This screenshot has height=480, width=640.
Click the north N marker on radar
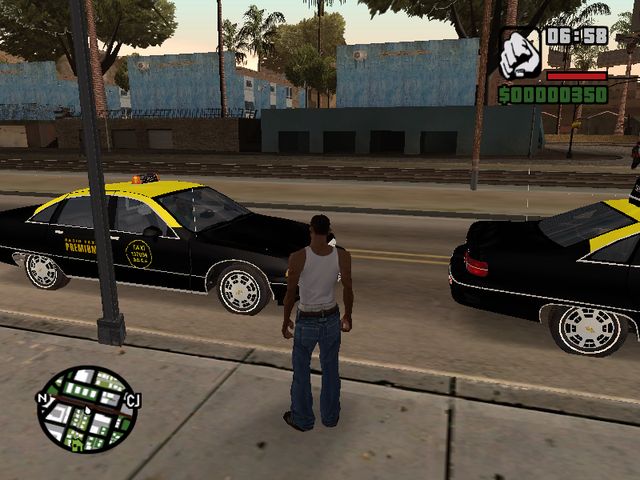(x=42, y=398)
